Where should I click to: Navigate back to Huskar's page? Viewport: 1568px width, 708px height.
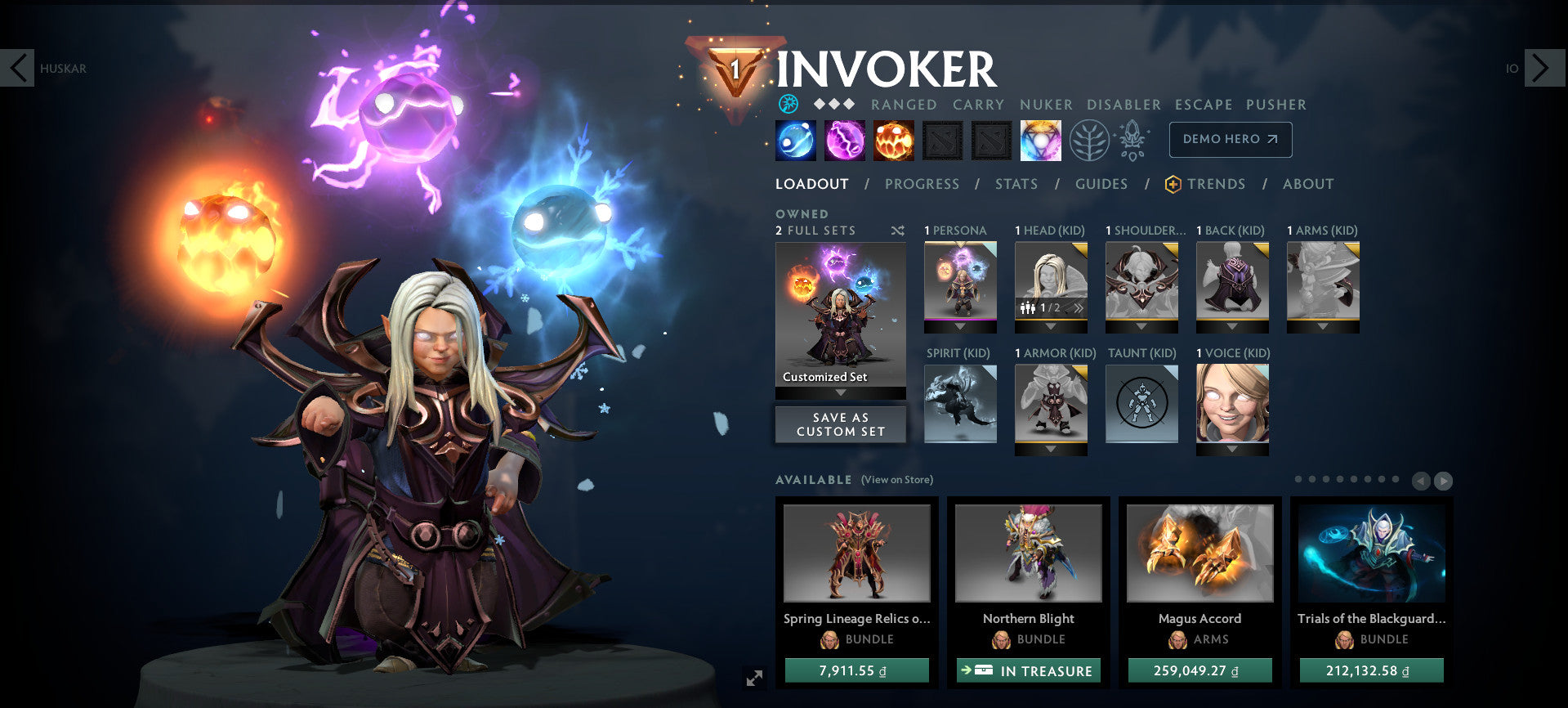pos(19,69)
